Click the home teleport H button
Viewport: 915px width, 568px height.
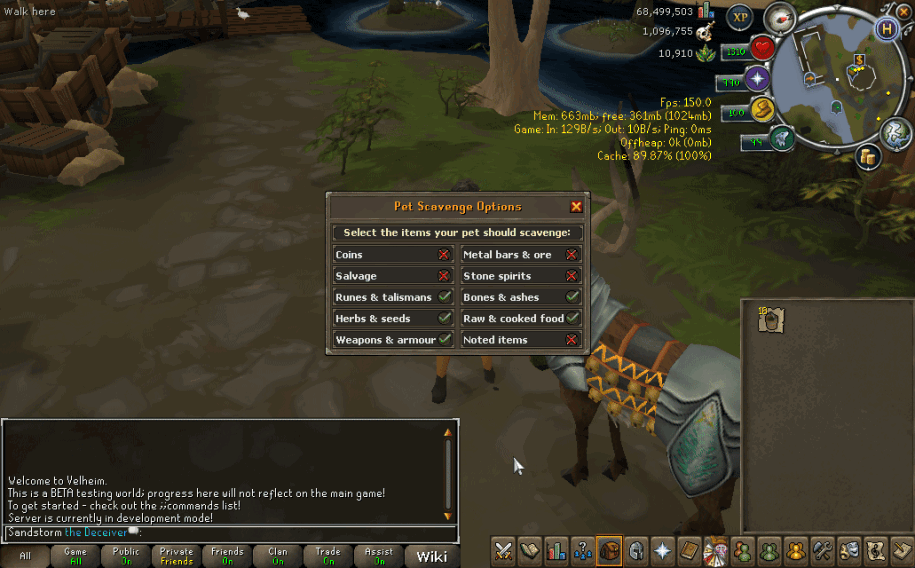(885, 29)
